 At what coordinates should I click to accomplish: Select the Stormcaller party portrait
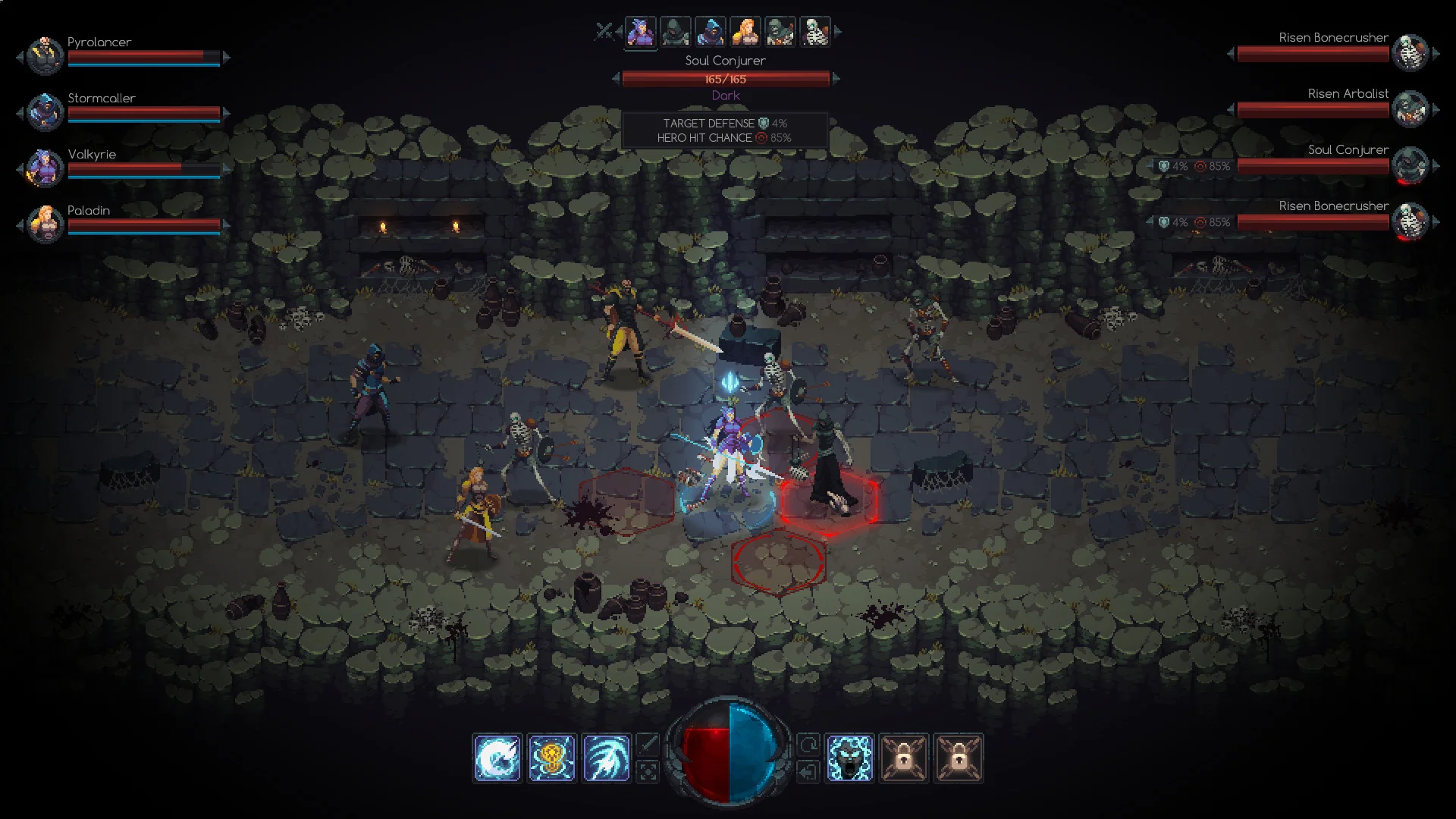tap(45, 111)
